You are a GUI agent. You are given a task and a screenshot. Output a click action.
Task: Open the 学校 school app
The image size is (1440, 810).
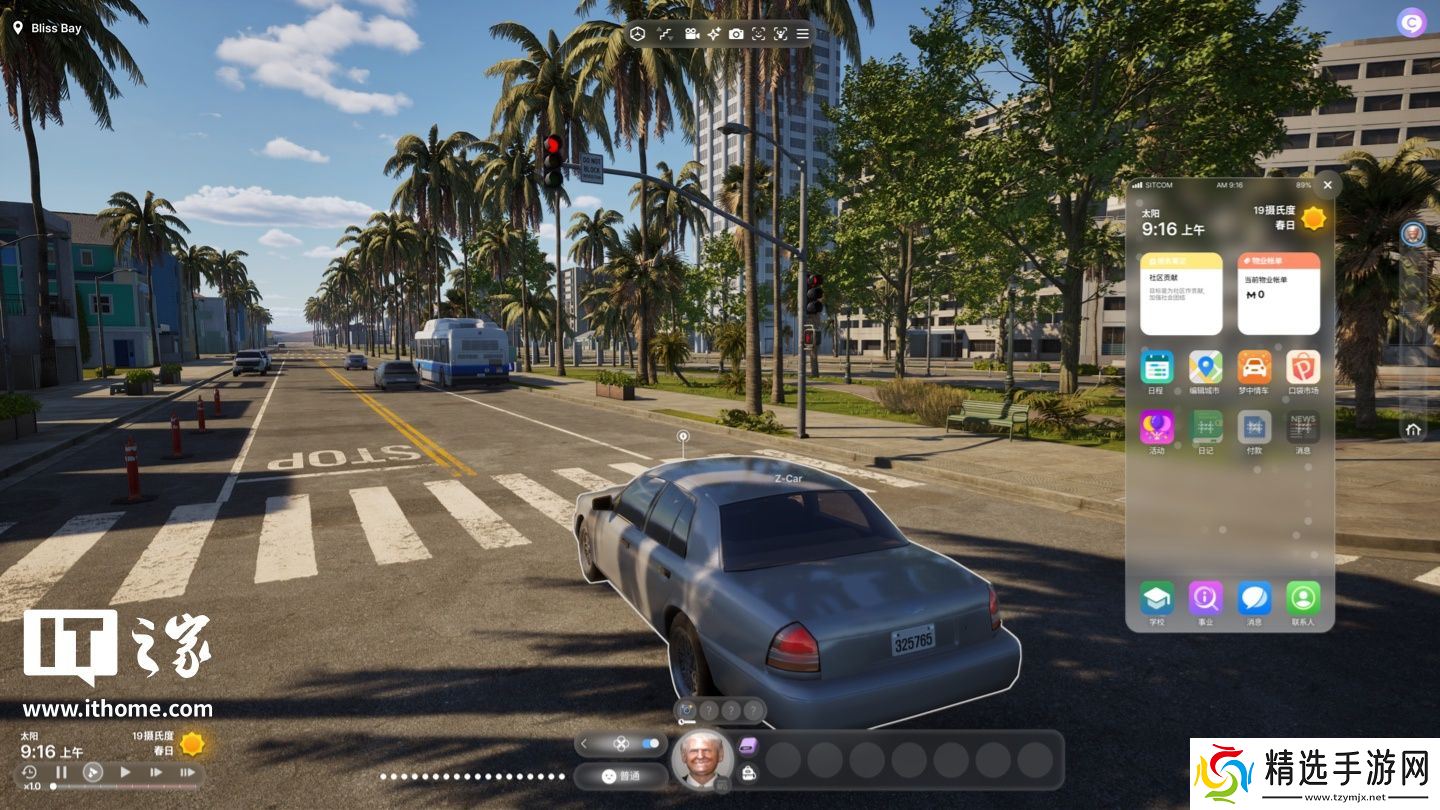[x=1157, y=598]
